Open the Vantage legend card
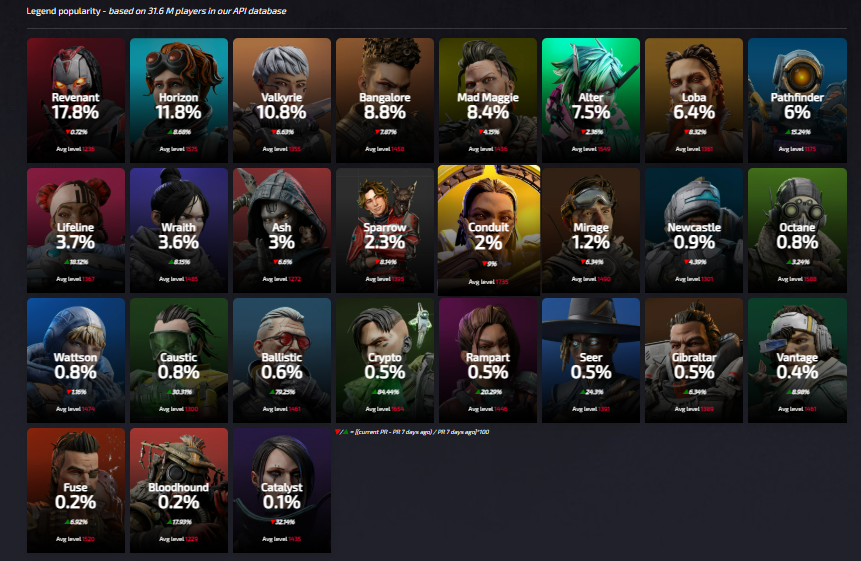The height and width of the screenshot is (561, 861). [x=797, y=360]
